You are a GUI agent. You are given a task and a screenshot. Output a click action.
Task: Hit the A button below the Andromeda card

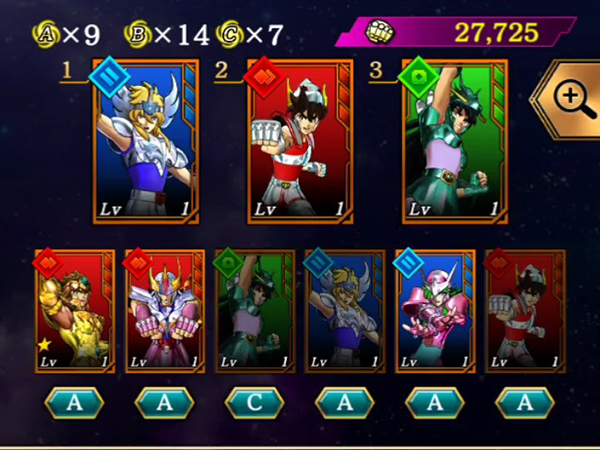tap(435, 403)
